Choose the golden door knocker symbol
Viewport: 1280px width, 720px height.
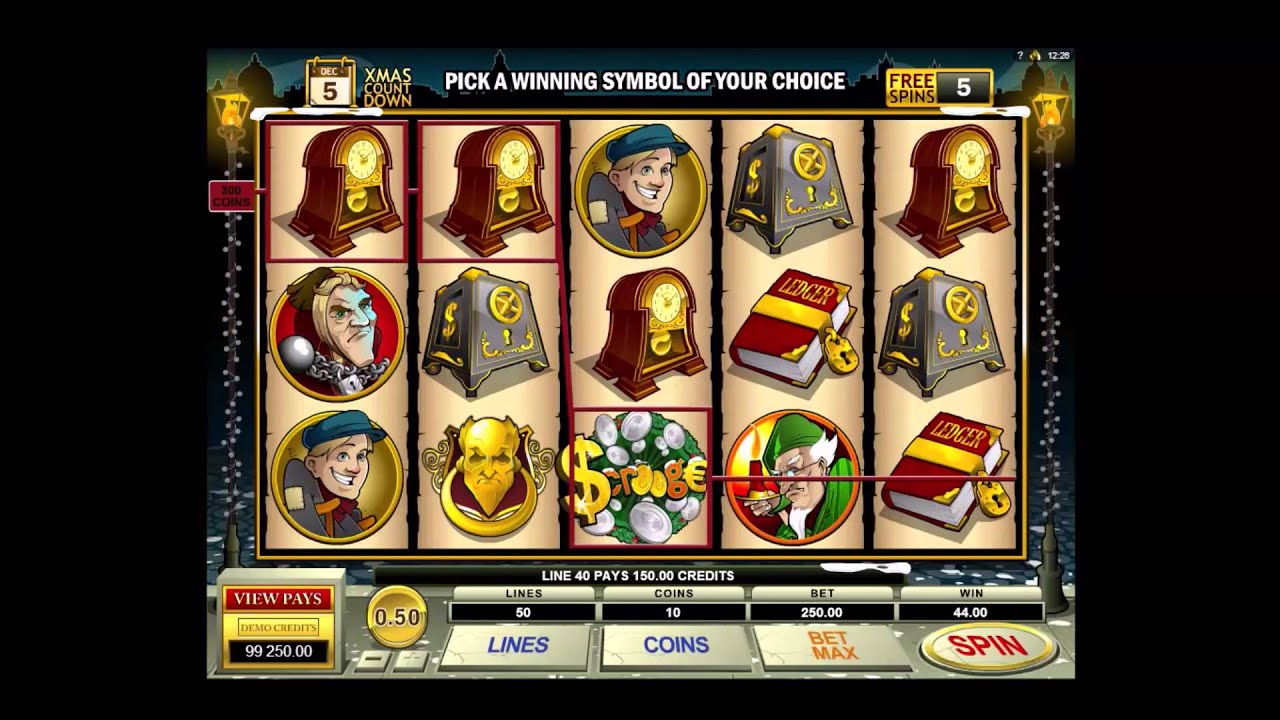pos(488,478)
